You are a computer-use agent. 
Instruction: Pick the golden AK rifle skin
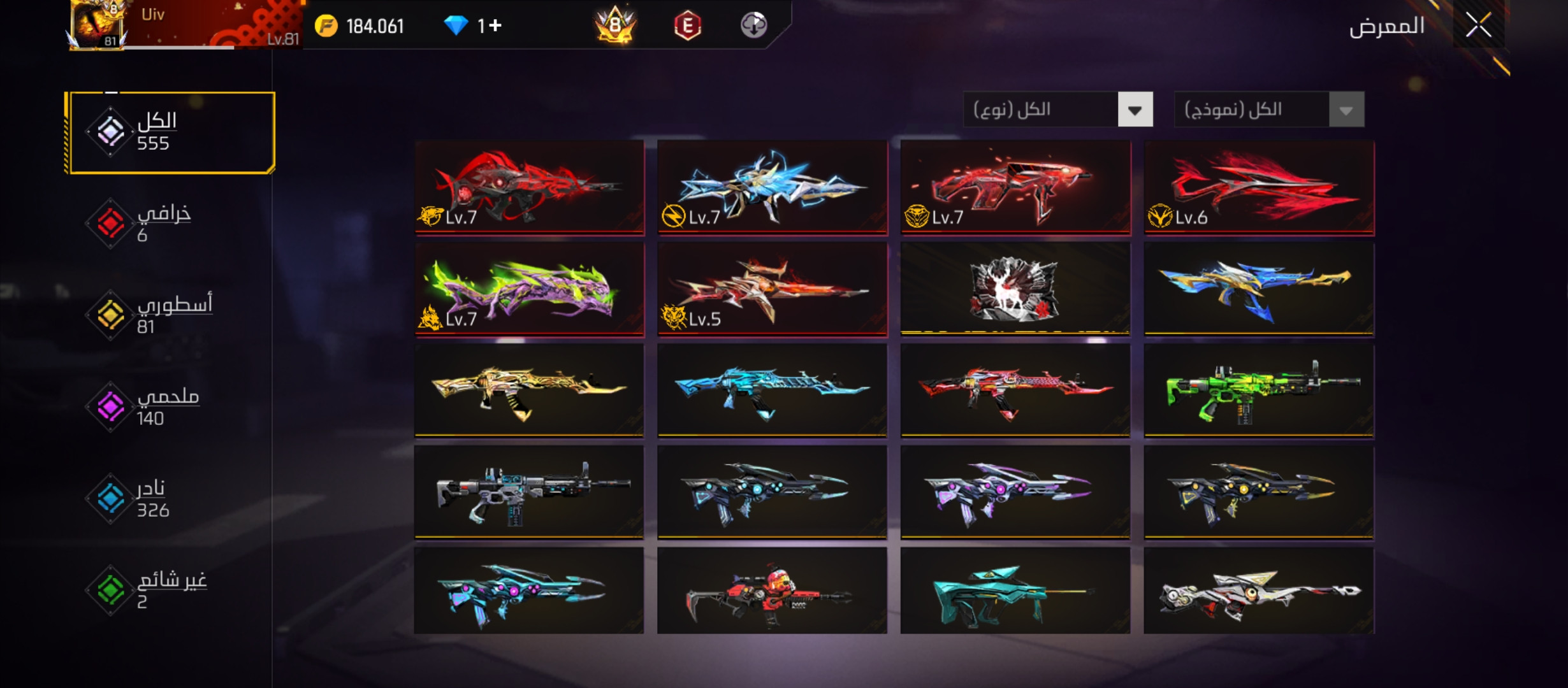[x=529, y=391]
